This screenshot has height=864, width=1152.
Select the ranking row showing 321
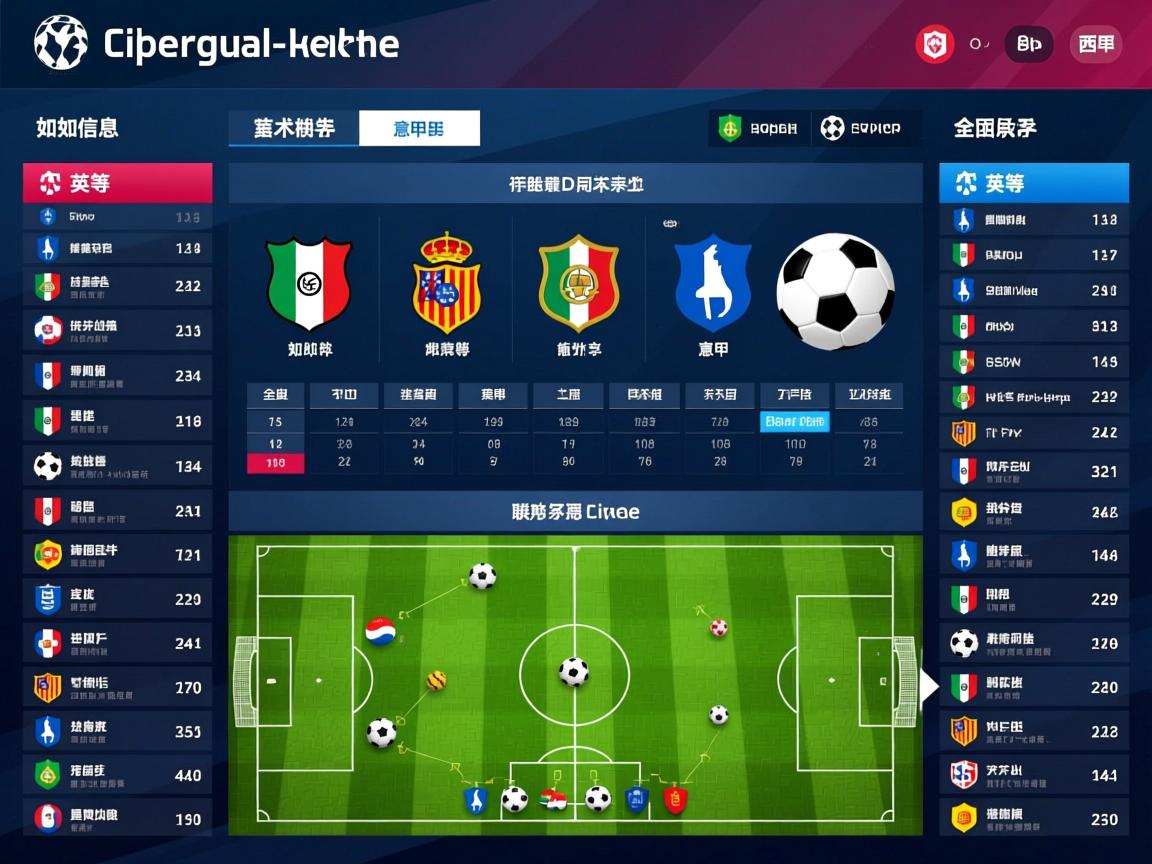pyautogui.click(x=1034, y=470)
